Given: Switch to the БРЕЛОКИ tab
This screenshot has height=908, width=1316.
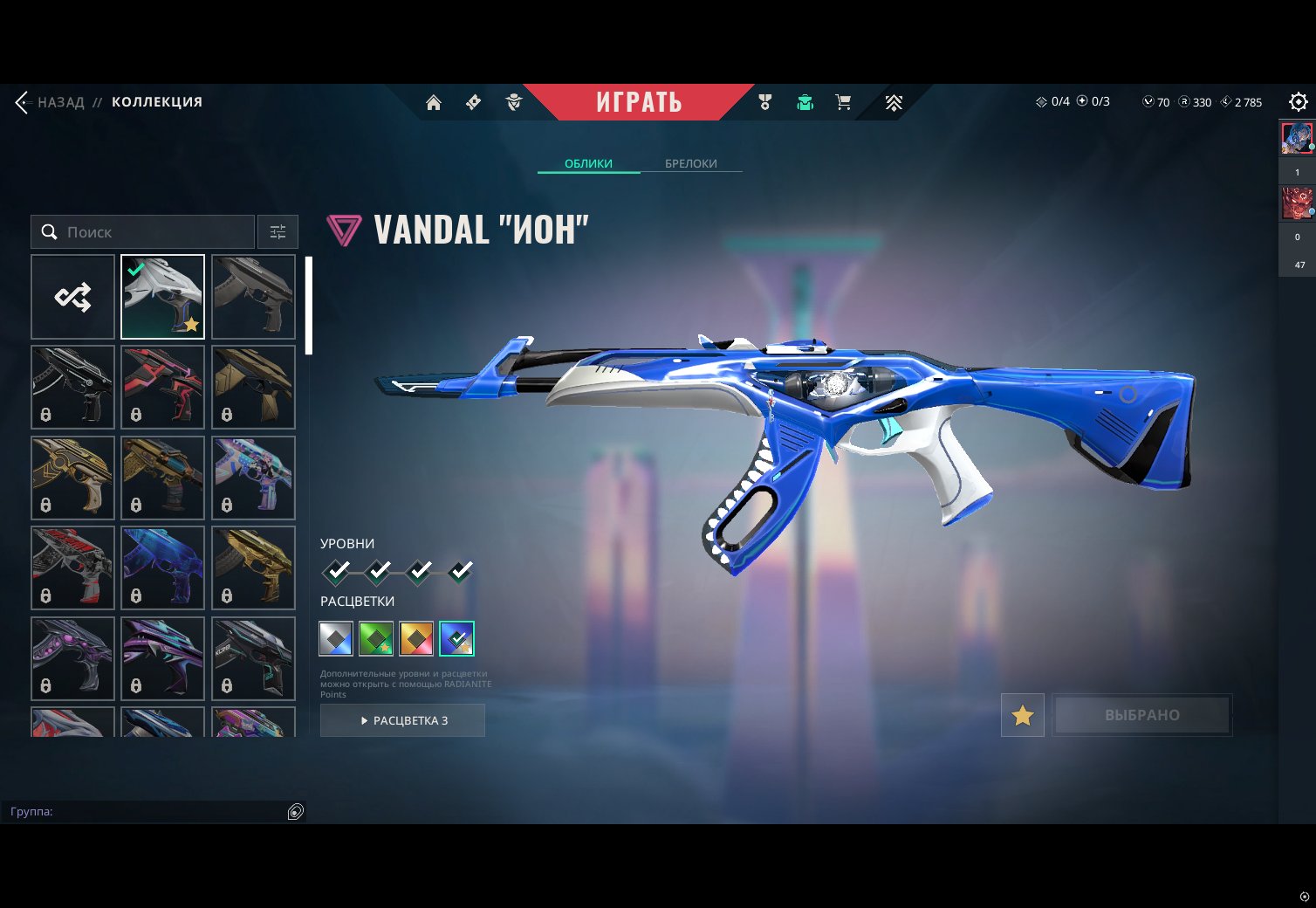Looking at the screenshot, I should click(690, 163).
